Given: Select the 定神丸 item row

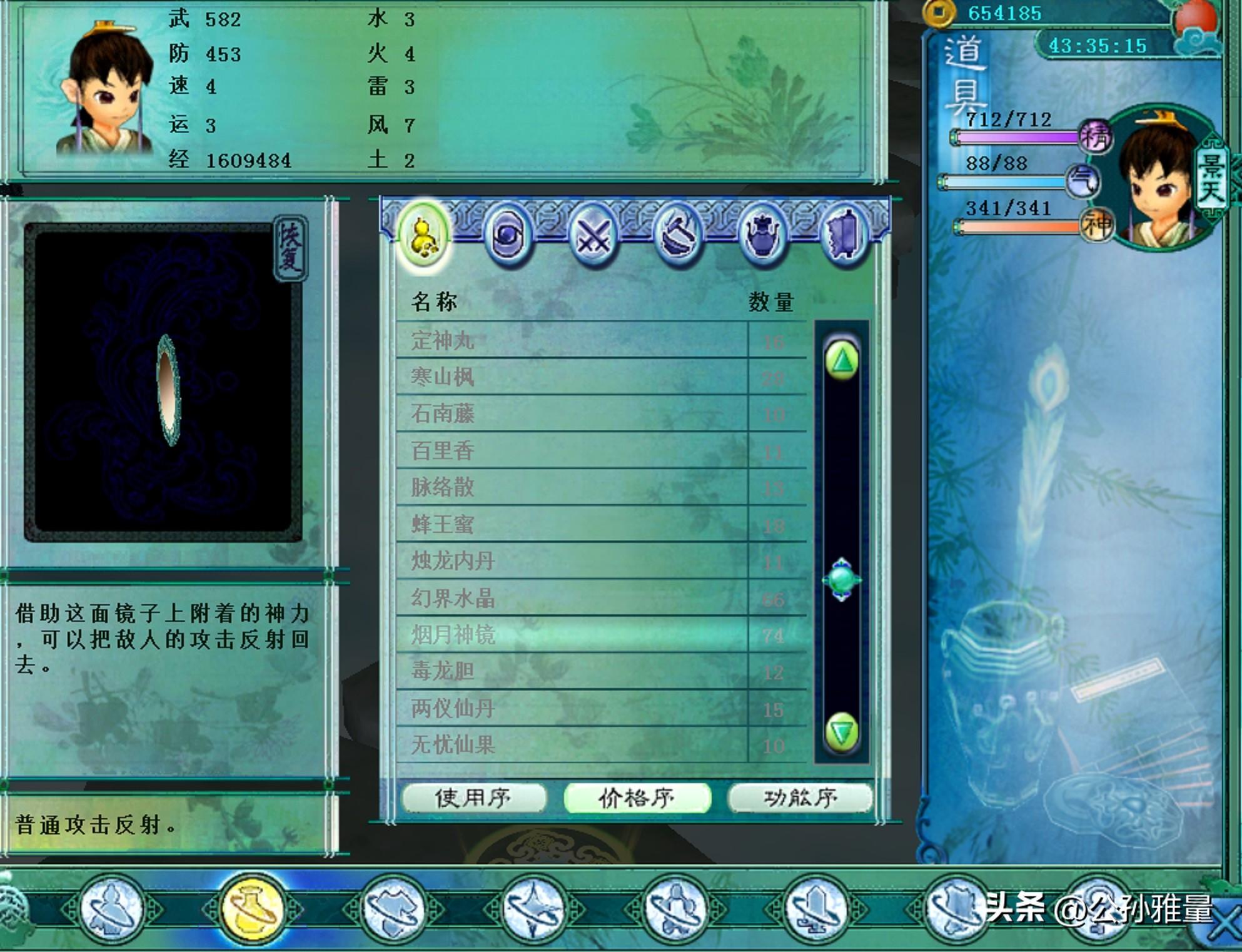Looking at the screenshot, I should 569,341.
